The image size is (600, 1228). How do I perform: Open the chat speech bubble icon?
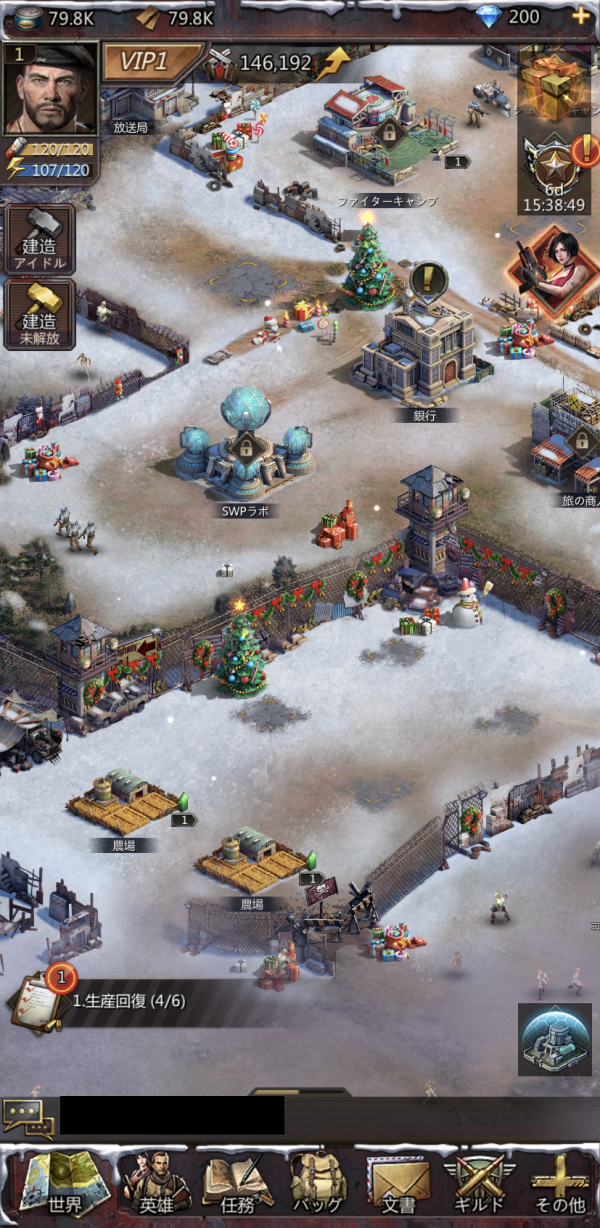click(x=28, y=1117)
